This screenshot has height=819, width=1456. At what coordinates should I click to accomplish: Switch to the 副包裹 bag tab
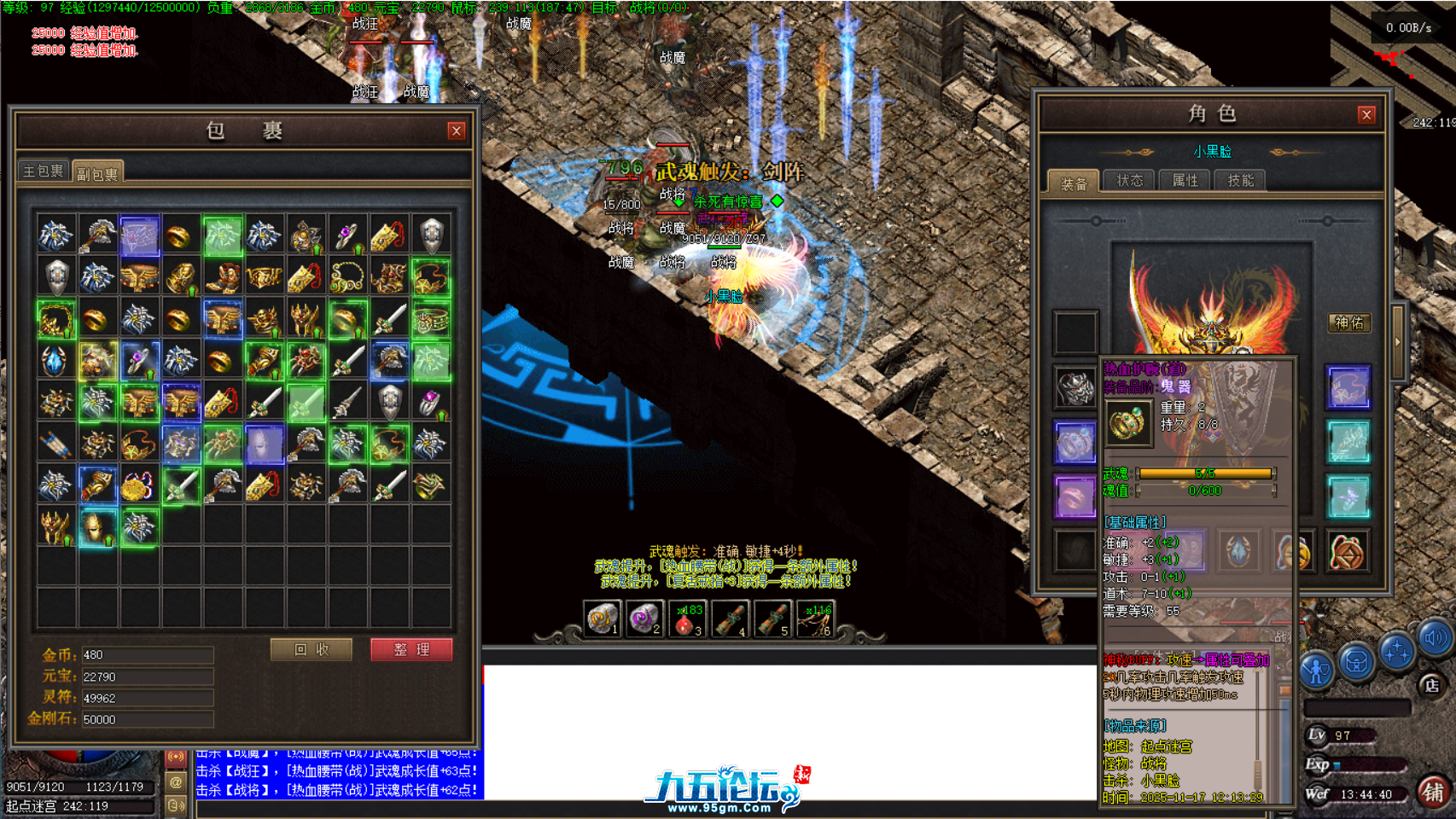[x=96, y=171]
